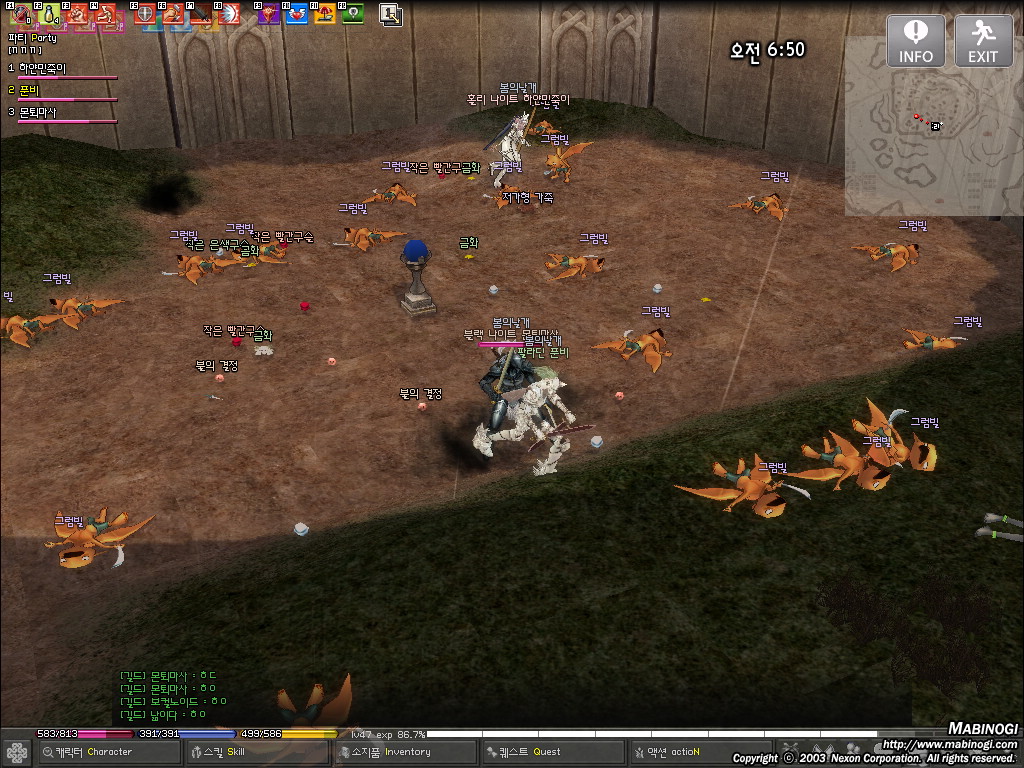Activate the F5 shield defense skill

pyautogui.click(x=145, y=14)
